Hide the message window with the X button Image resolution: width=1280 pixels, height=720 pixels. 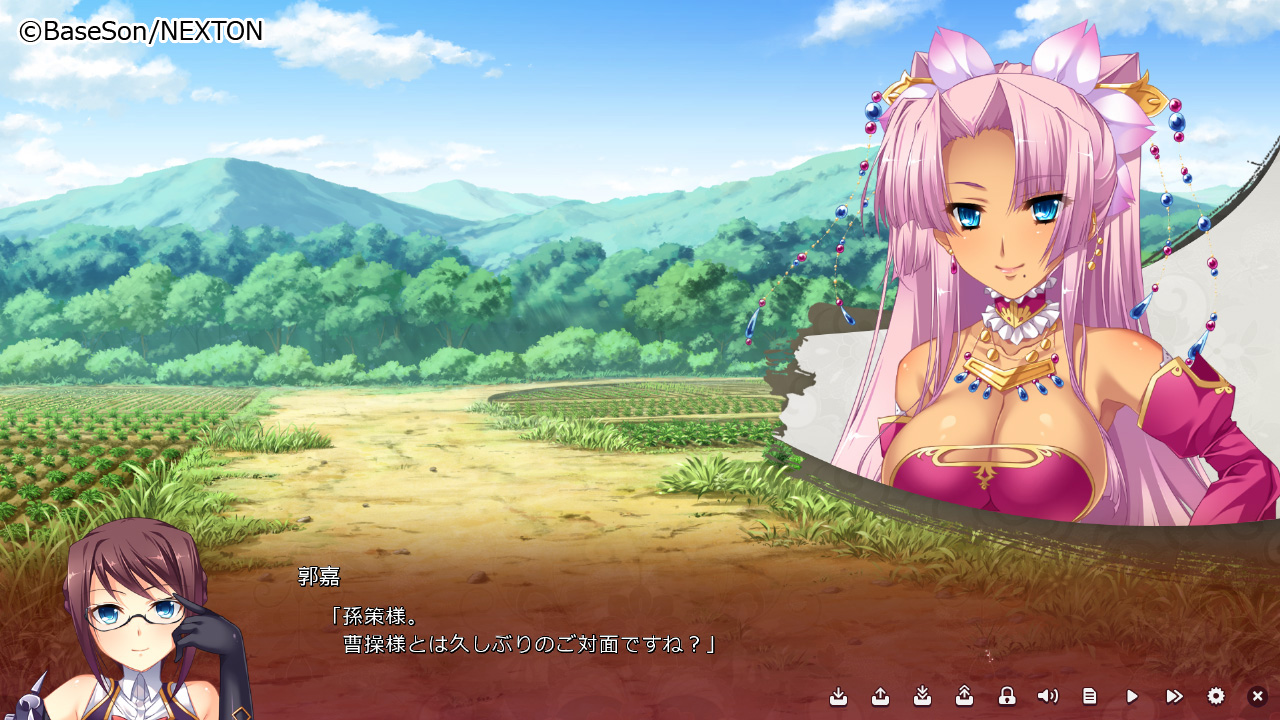pos(1258,696)
